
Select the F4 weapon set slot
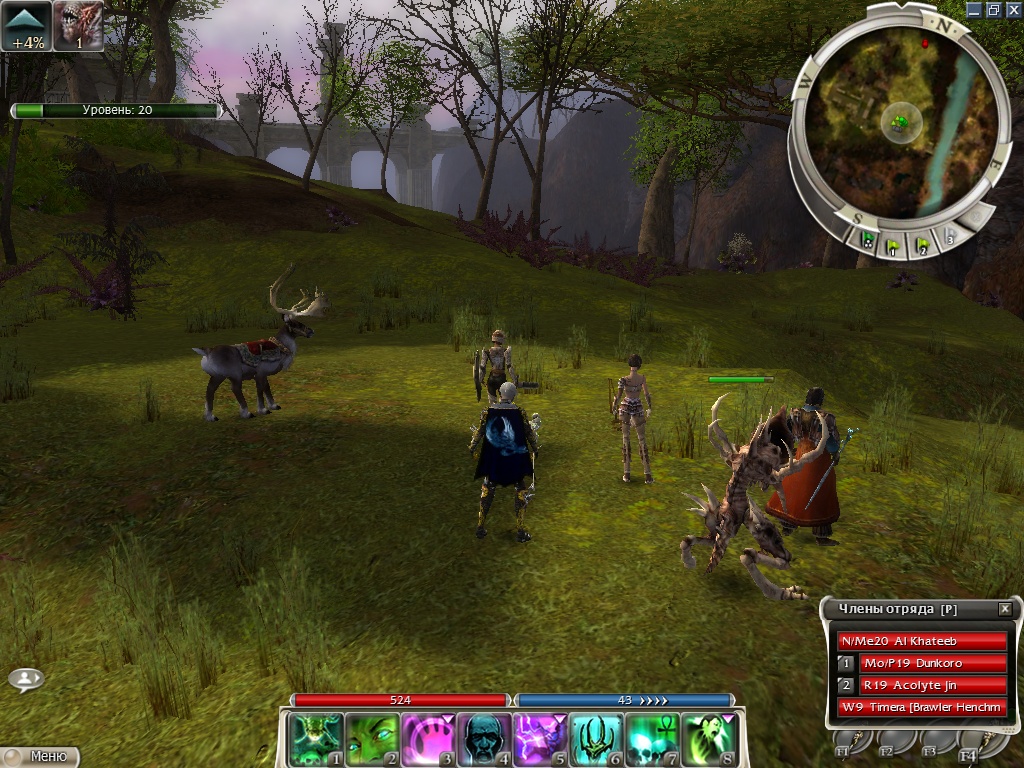tap(968, 742)
